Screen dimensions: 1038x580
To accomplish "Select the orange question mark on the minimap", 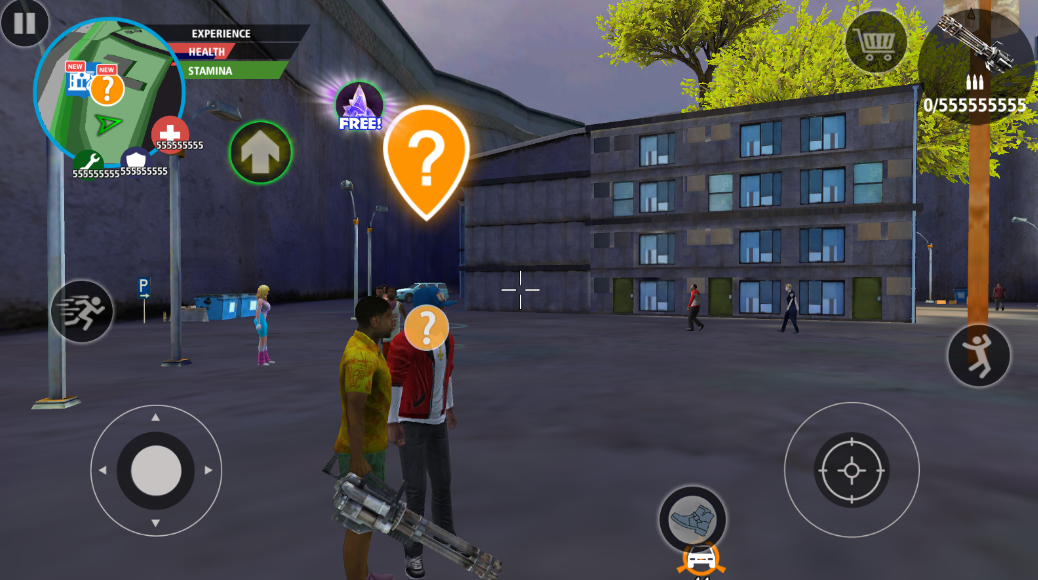I will pos(107,89).
